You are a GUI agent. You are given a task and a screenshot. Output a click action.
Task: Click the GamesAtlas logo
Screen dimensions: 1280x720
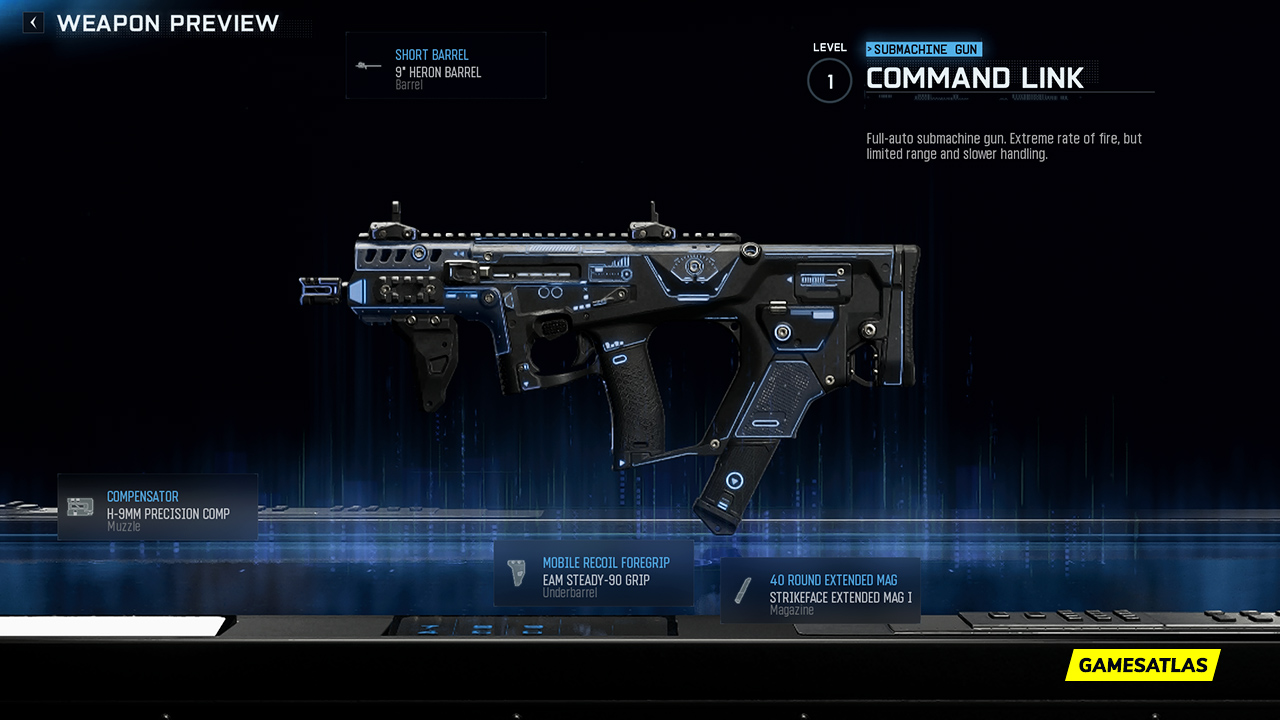tap(1142, 664)
